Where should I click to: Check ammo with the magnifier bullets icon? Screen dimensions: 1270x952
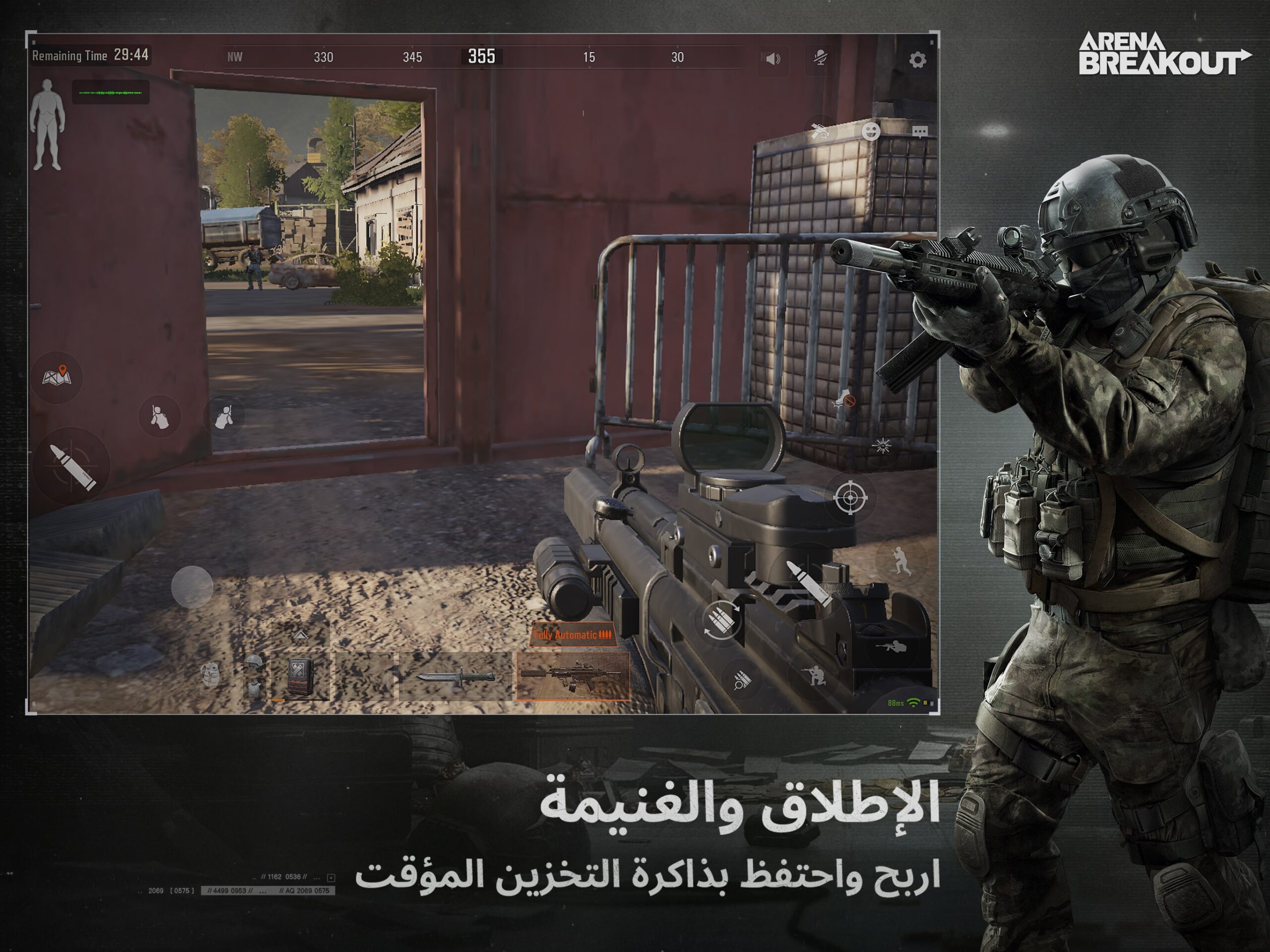[742, 681]
